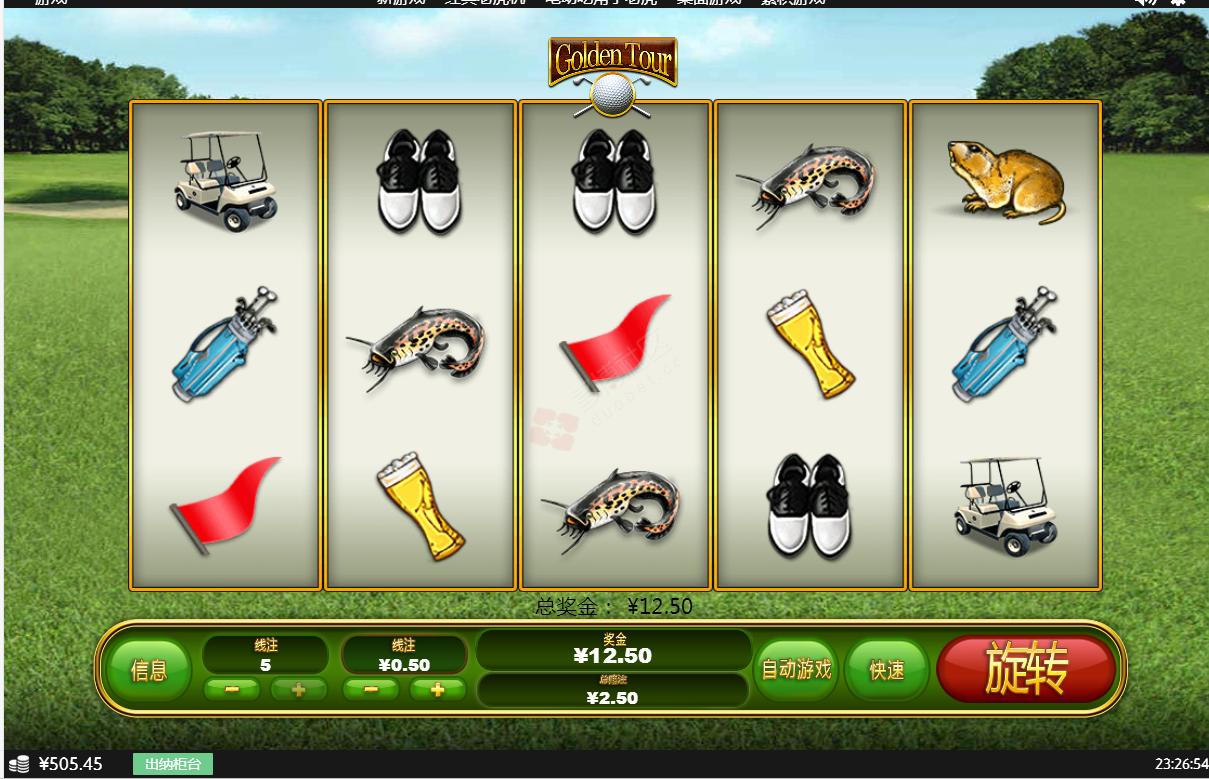Toggle the 快速 fast mode button

(886, 669)
